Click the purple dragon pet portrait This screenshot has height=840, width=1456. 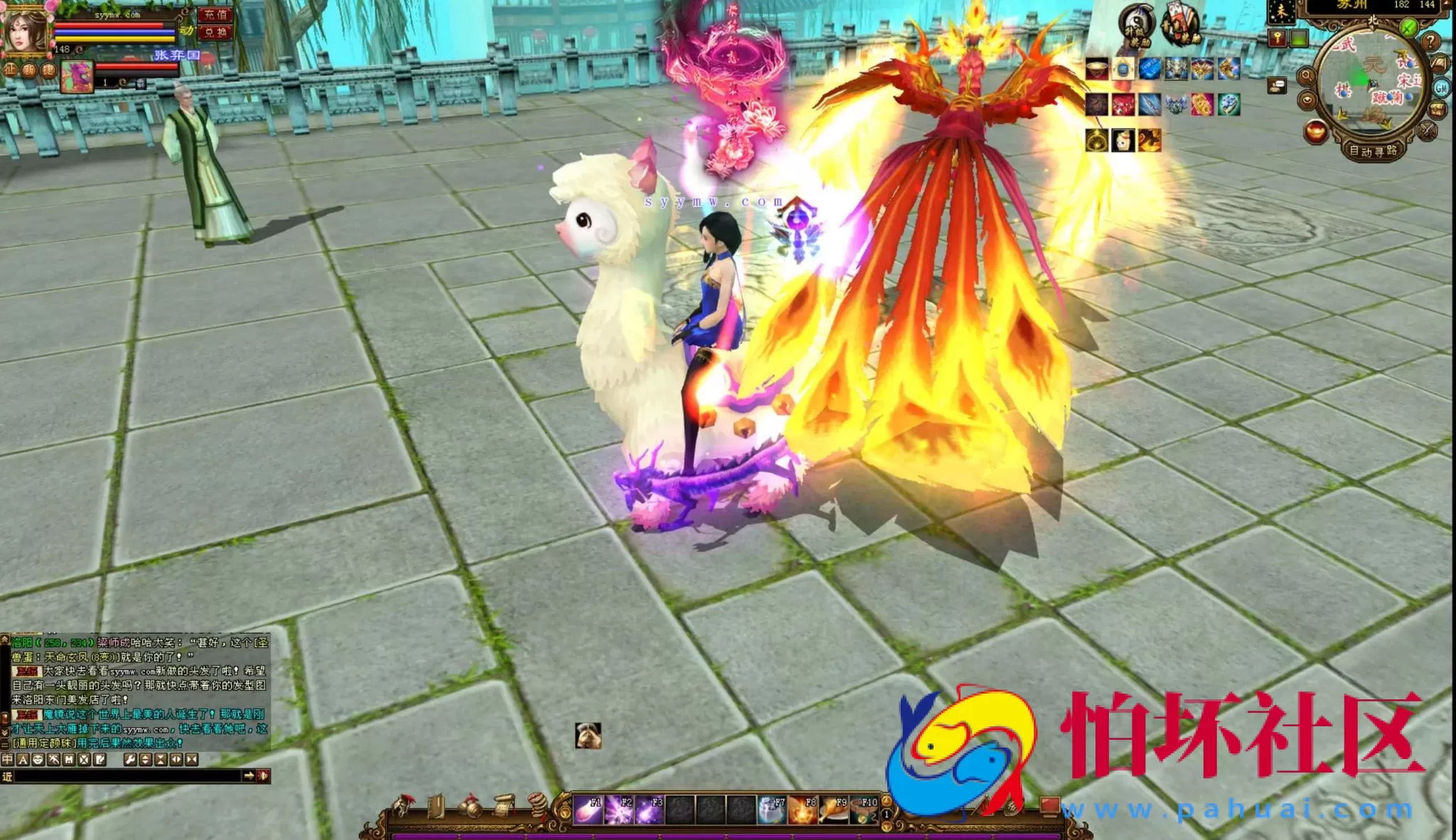(x=77, y=77)
